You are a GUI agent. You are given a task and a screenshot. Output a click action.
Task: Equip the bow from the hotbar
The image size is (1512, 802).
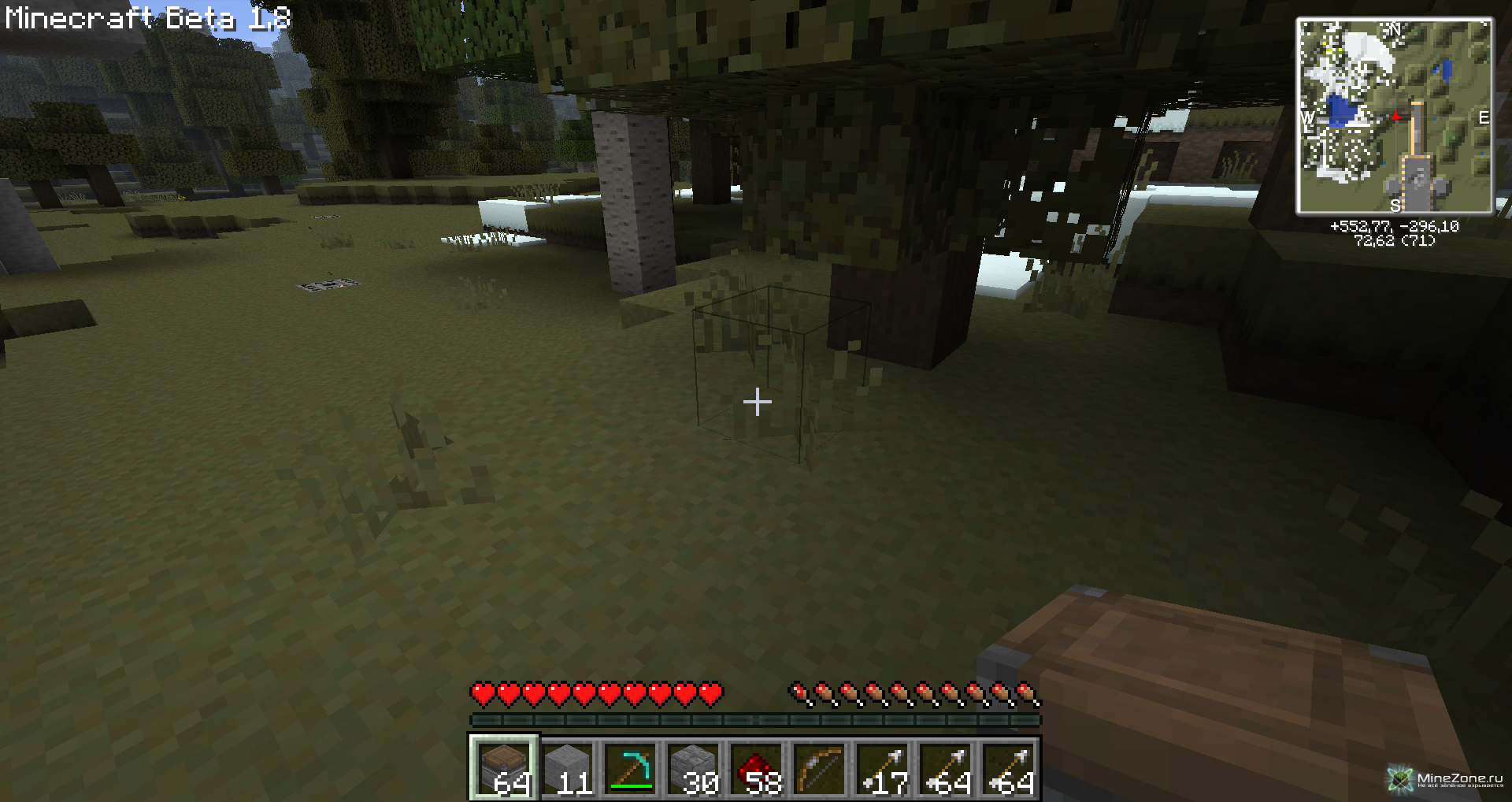[x=820, y=768]
